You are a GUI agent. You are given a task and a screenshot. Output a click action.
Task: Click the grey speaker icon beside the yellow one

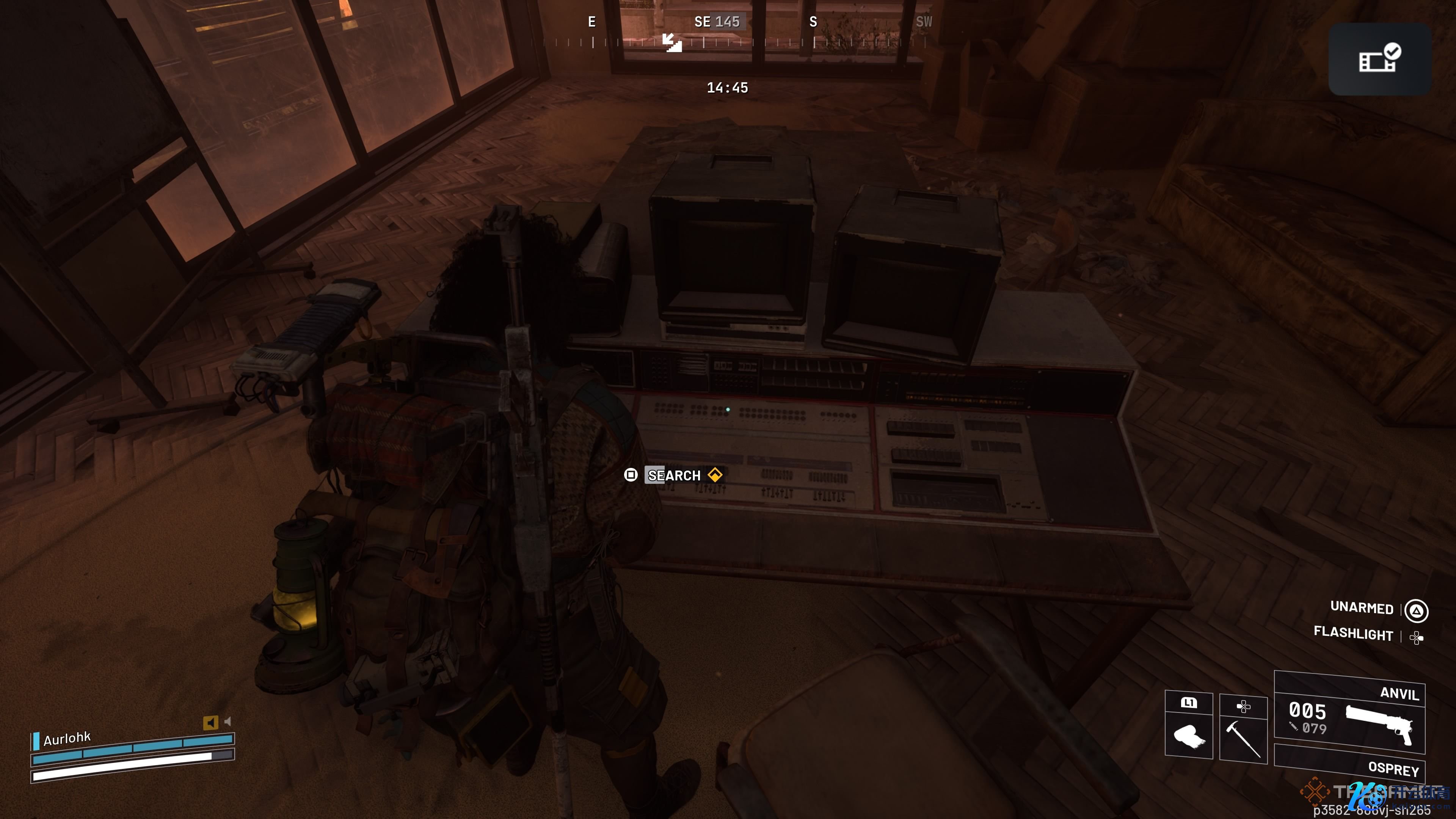click(x=228, y=721)
